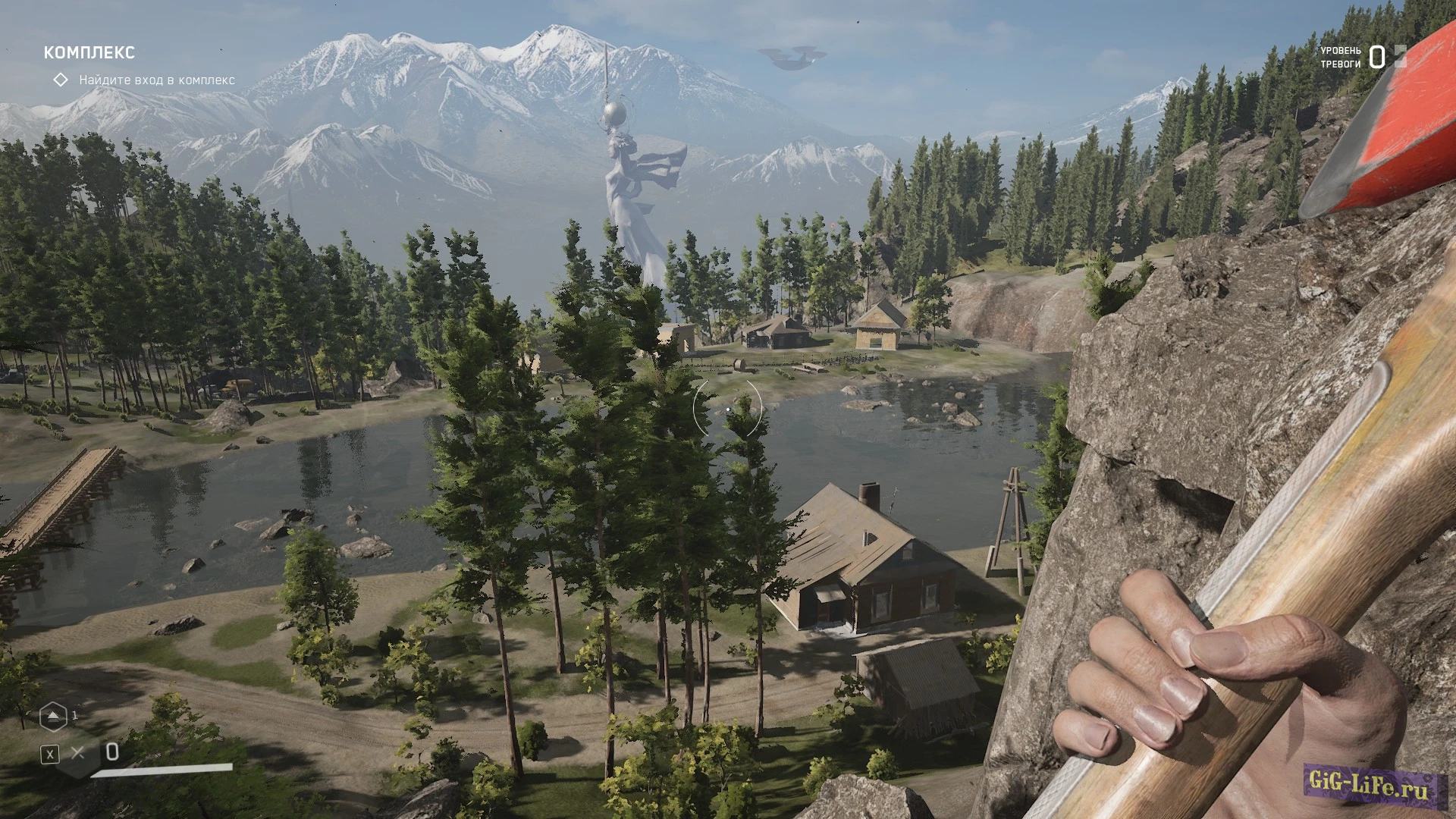Select the crossed-out weapon hexagon slot

(77, 753)
